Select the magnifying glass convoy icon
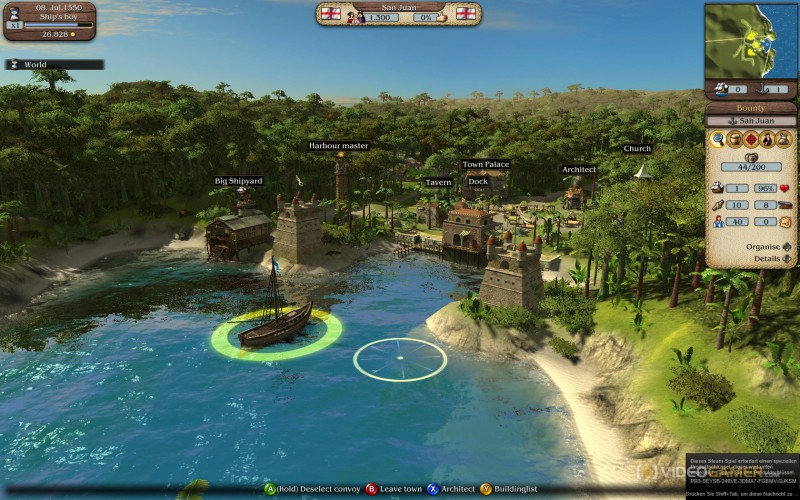 pyautogui.click(x=718, y=139)
